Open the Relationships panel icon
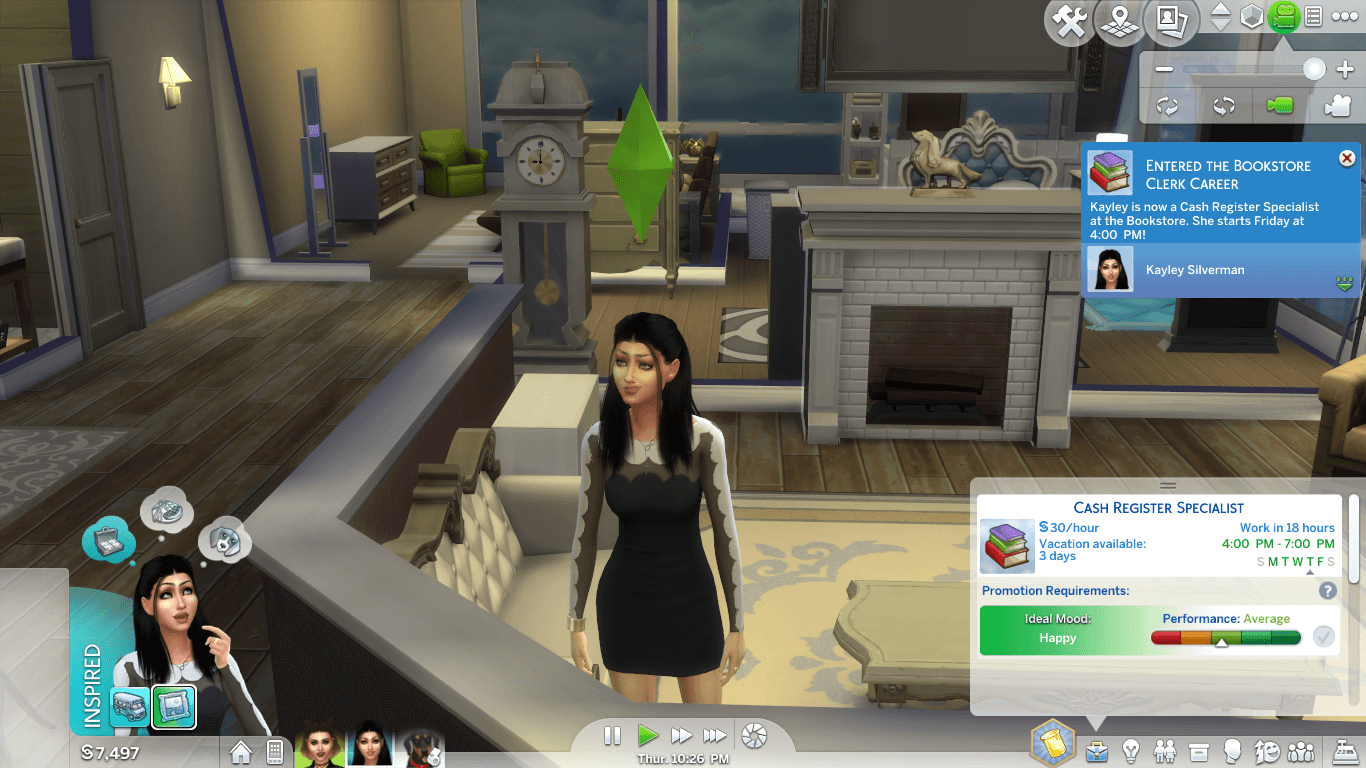 (1165, 750)
